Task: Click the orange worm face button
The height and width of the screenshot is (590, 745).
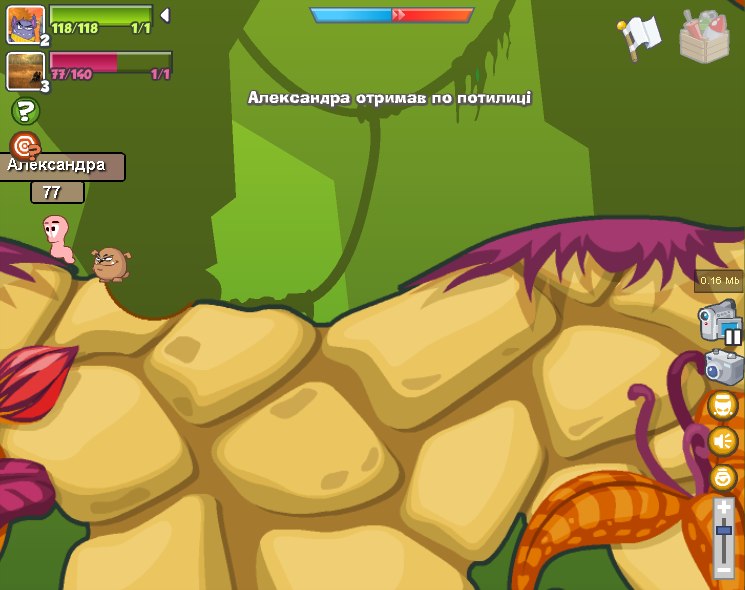Action: (722, 405)
